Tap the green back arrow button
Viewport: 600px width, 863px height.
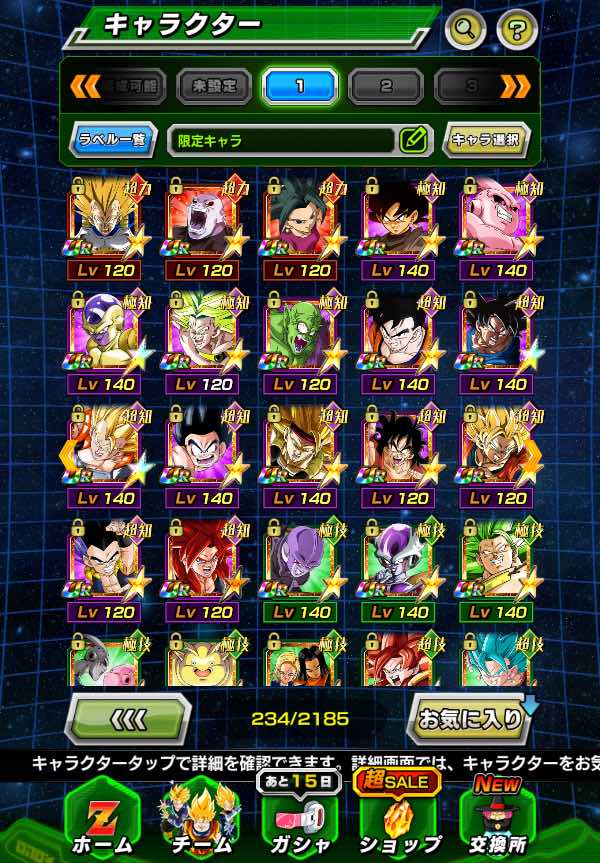(x=127, y=718)
